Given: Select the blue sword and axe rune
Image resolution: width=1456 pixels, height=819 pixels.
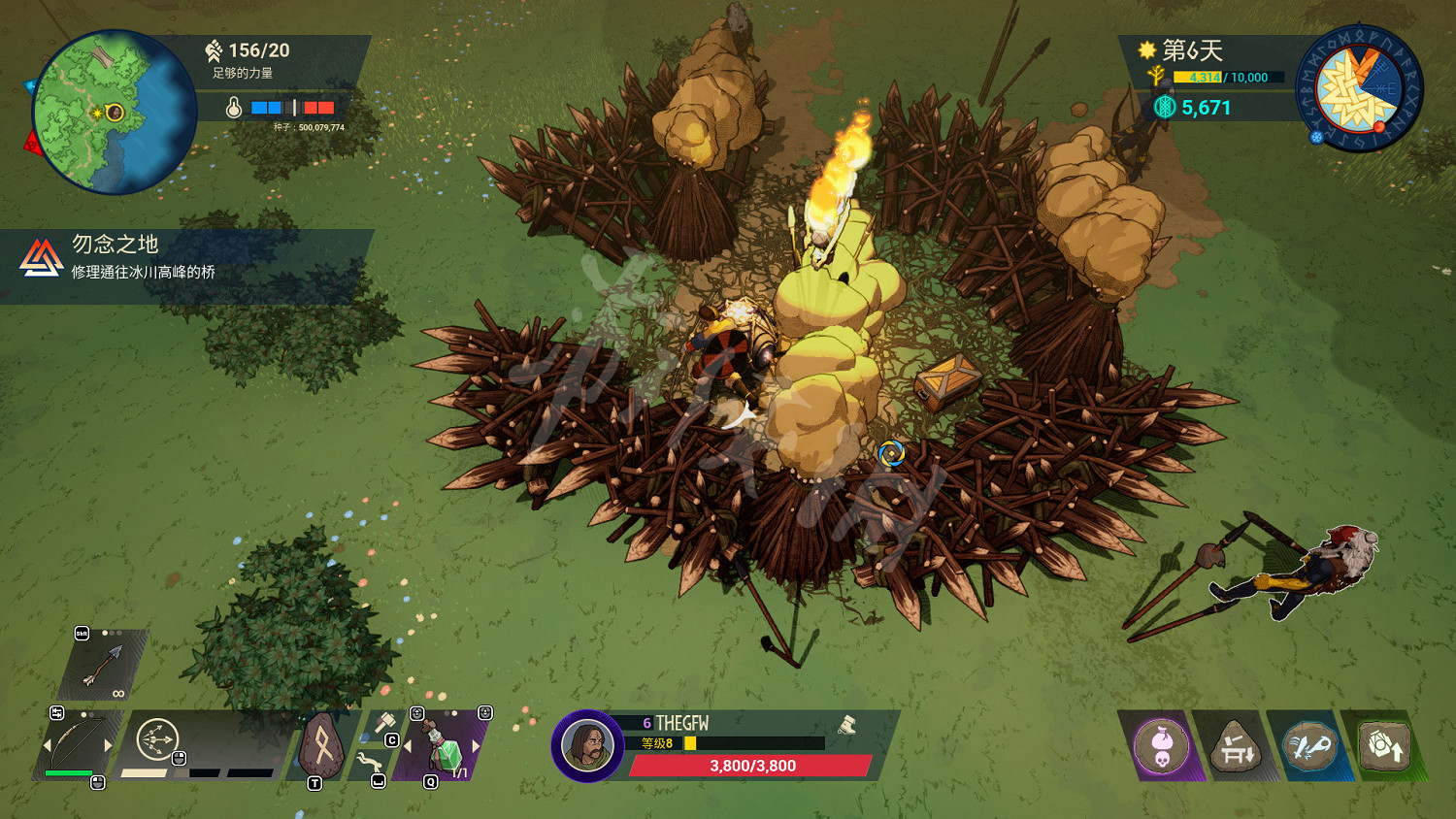Looking at the screenshot, I should click(x=1309, y=747).
